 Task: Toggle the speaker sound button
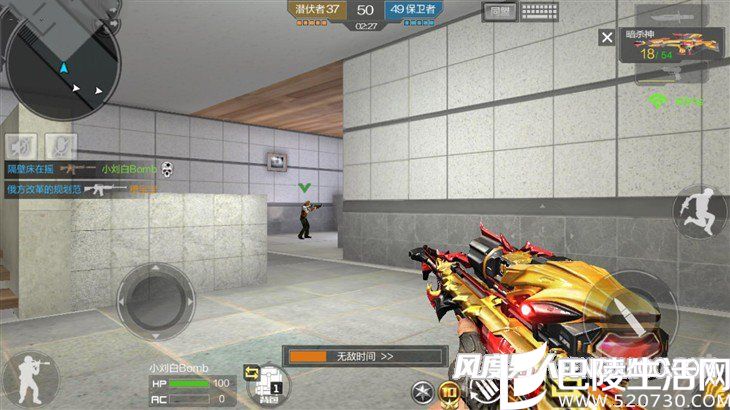23,146
